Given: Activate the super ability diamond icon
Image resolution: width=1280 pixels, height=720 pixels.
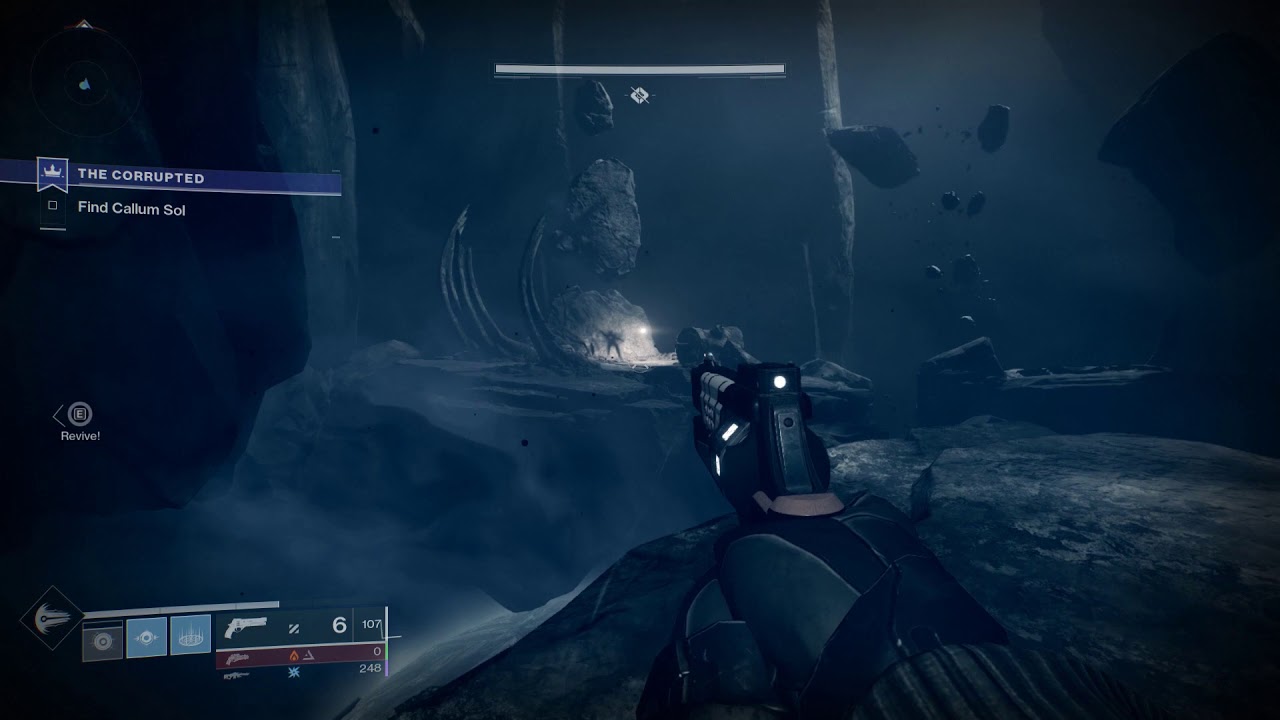Looking at the screenshot, I should click(51, 618).
